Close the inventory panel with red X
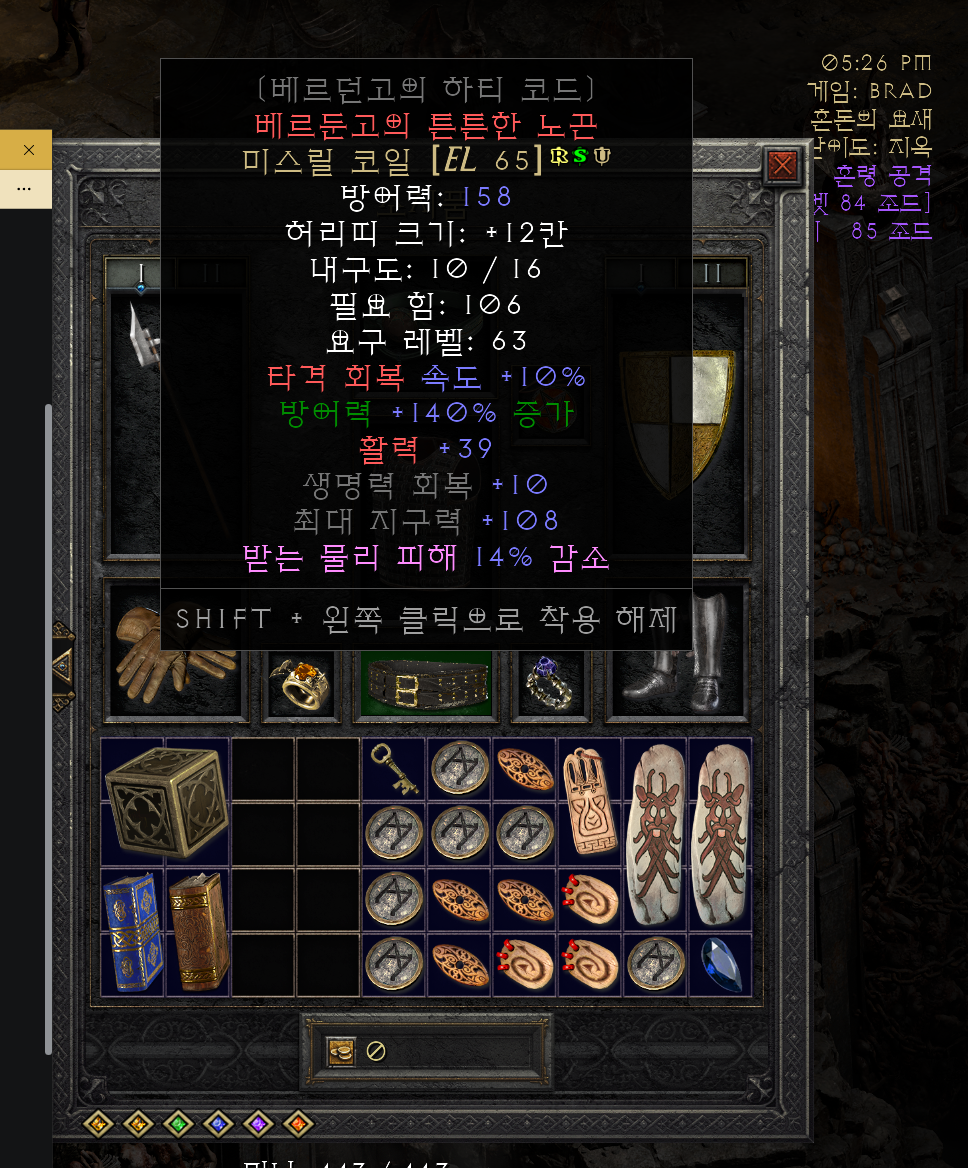This screenshot has width=968, height=1168. [x=782, y=166]
